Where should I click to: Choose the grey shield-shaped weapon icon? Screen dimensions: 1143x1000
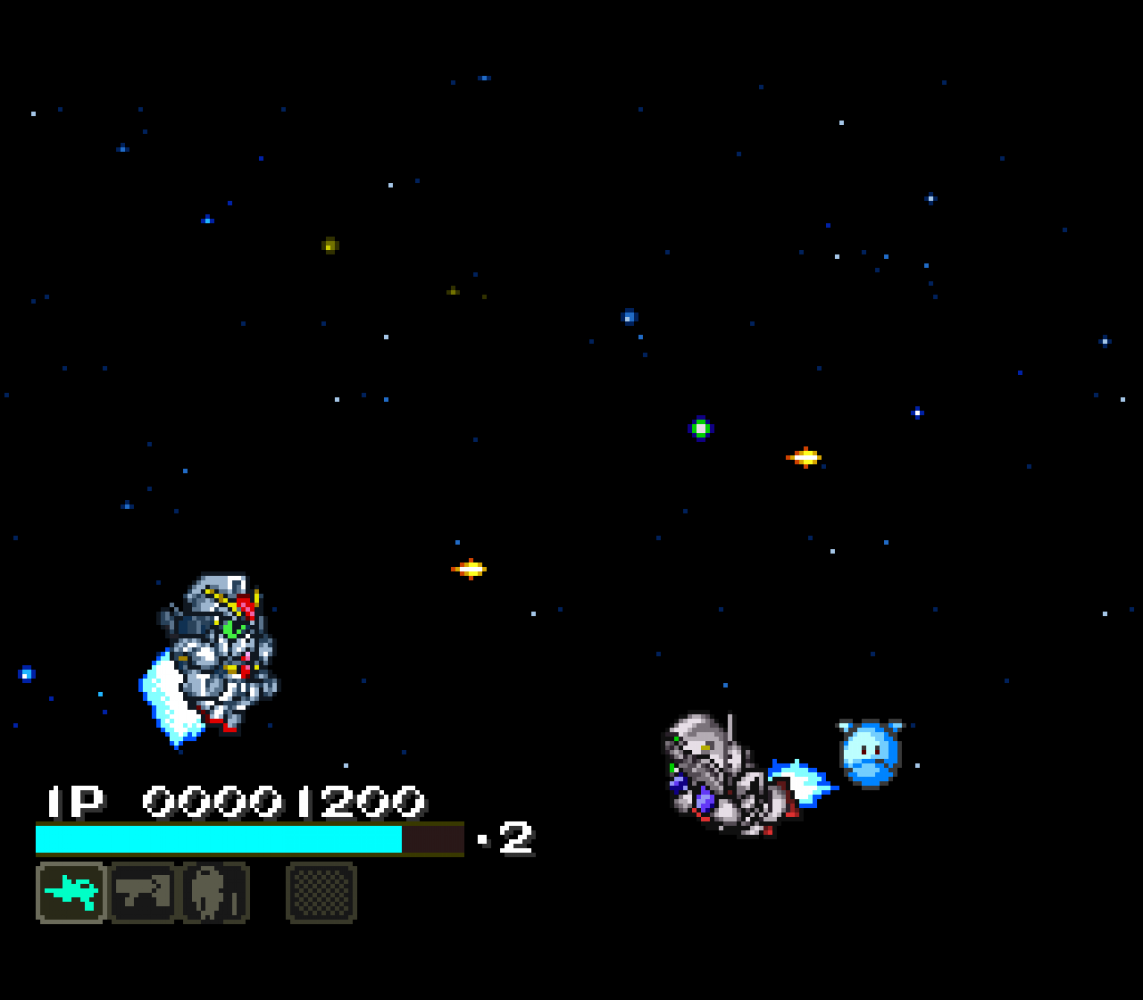point(214,892)
